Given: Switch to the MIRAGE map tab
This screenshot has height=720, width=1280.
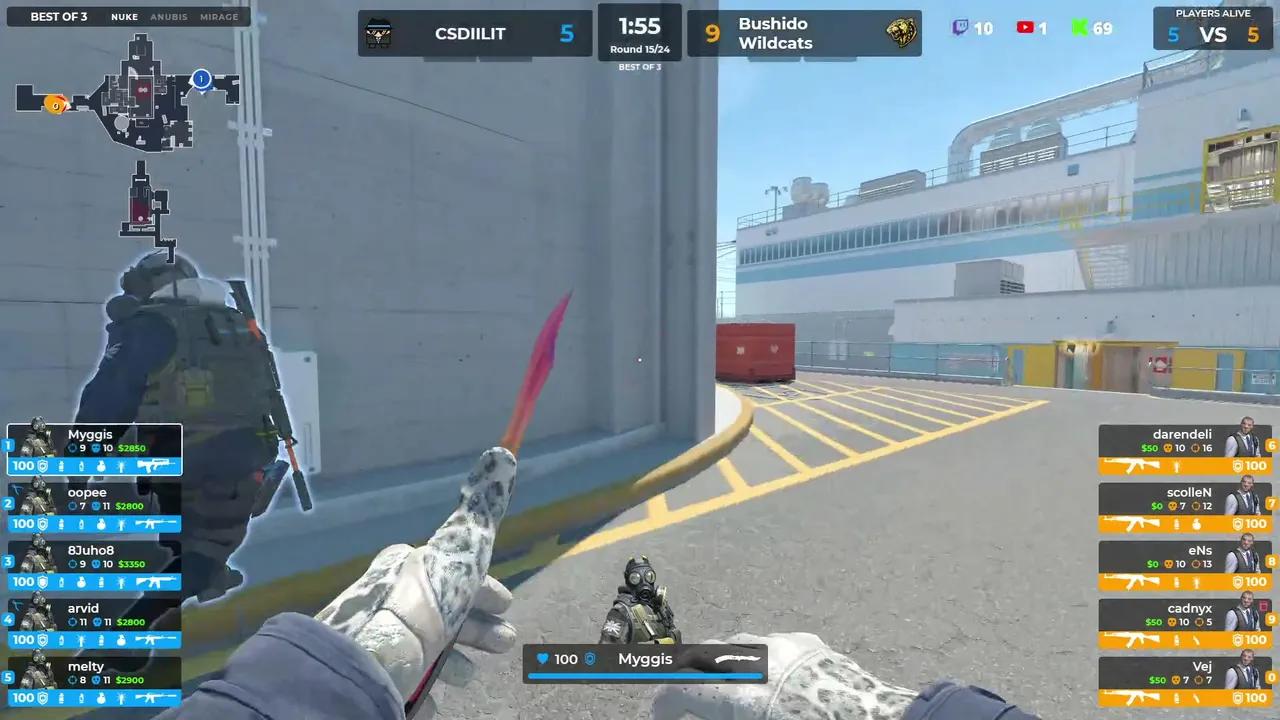Looking at the screenshot, I should coord(219,16).
